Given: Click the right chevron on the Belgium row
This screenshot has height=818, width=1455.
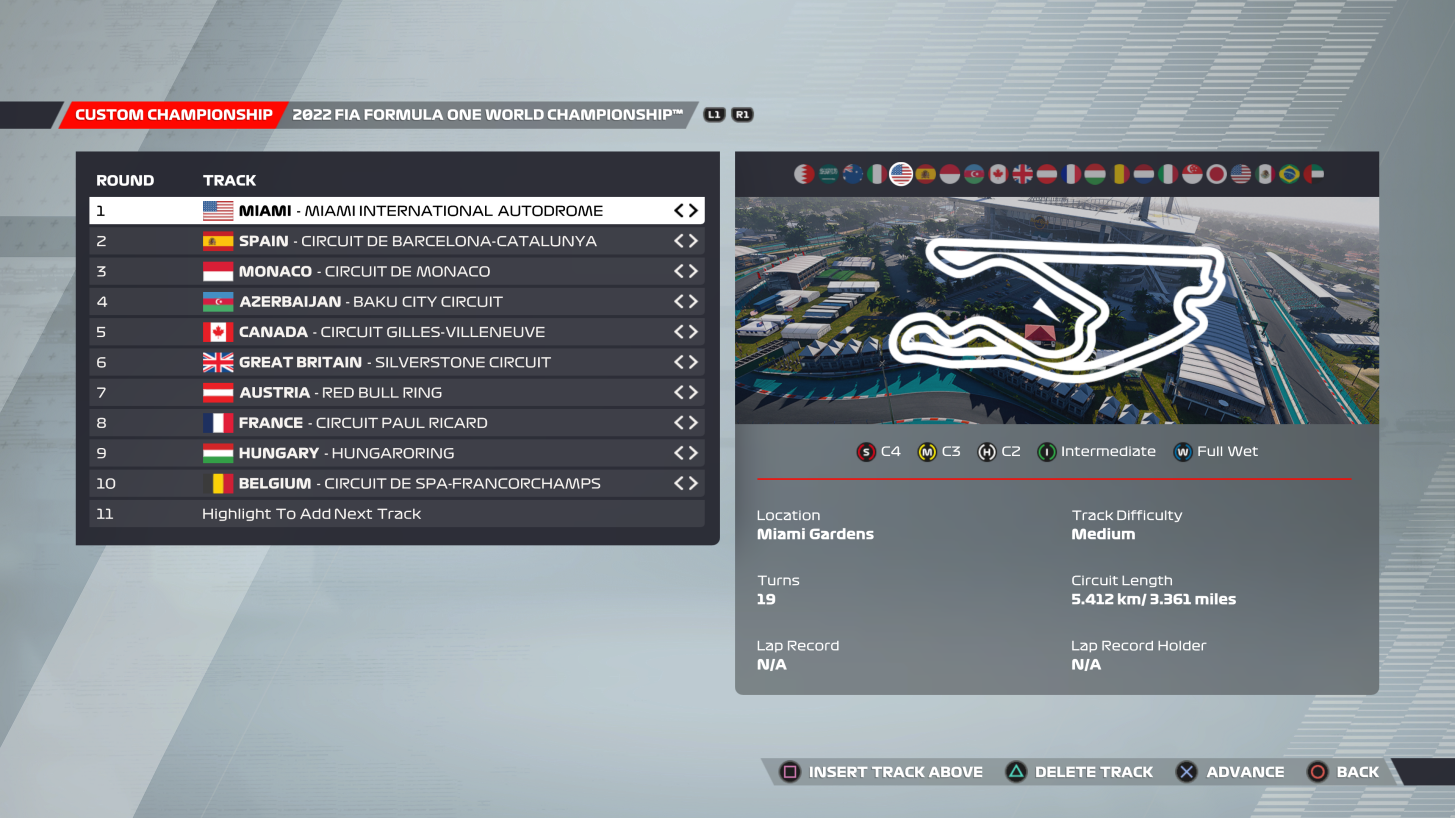Looking at the screenshot, I should [x=692, y=483].
